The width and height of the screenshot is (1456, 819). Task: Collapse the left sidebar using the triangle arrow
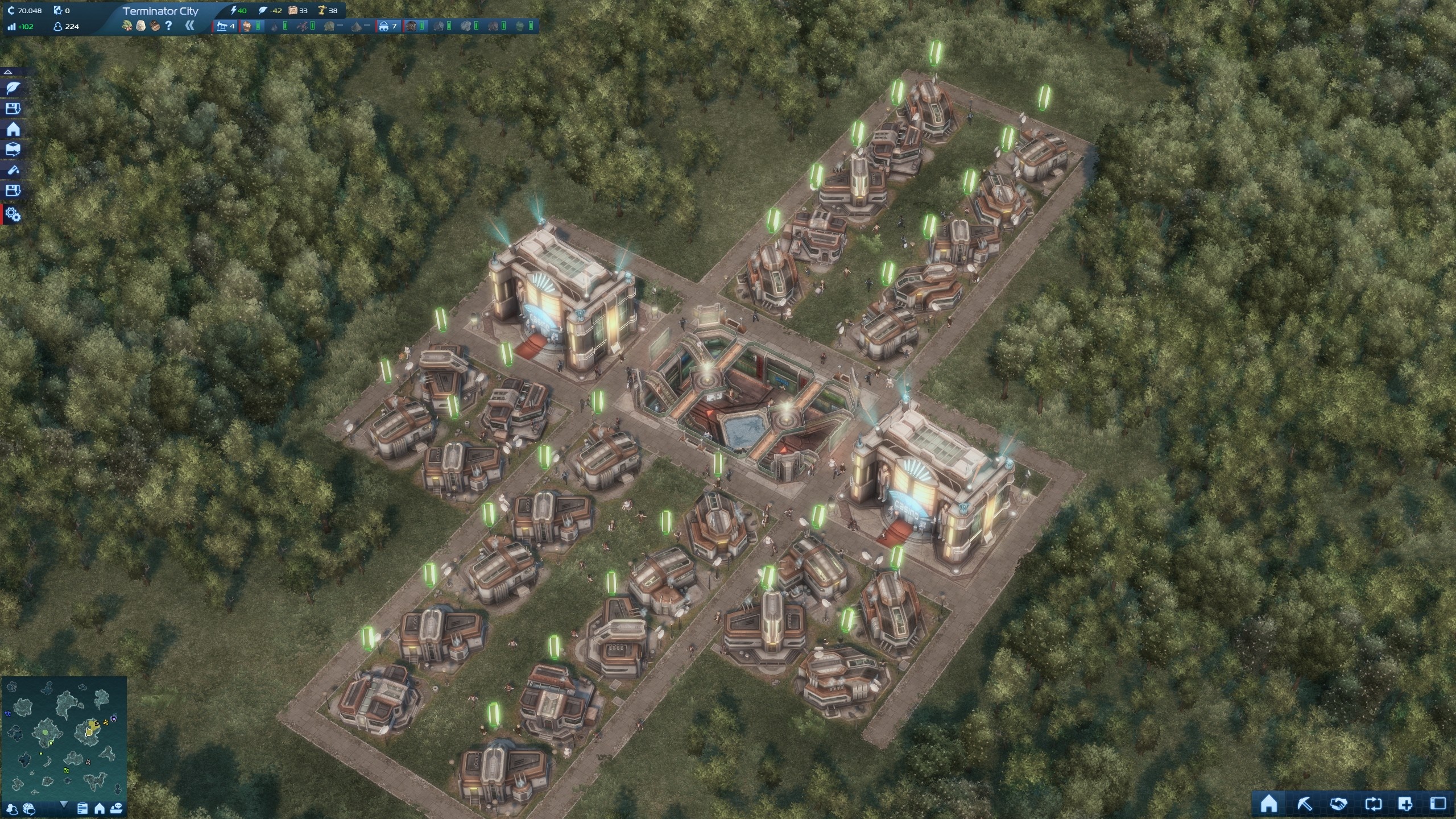(8, 72)
